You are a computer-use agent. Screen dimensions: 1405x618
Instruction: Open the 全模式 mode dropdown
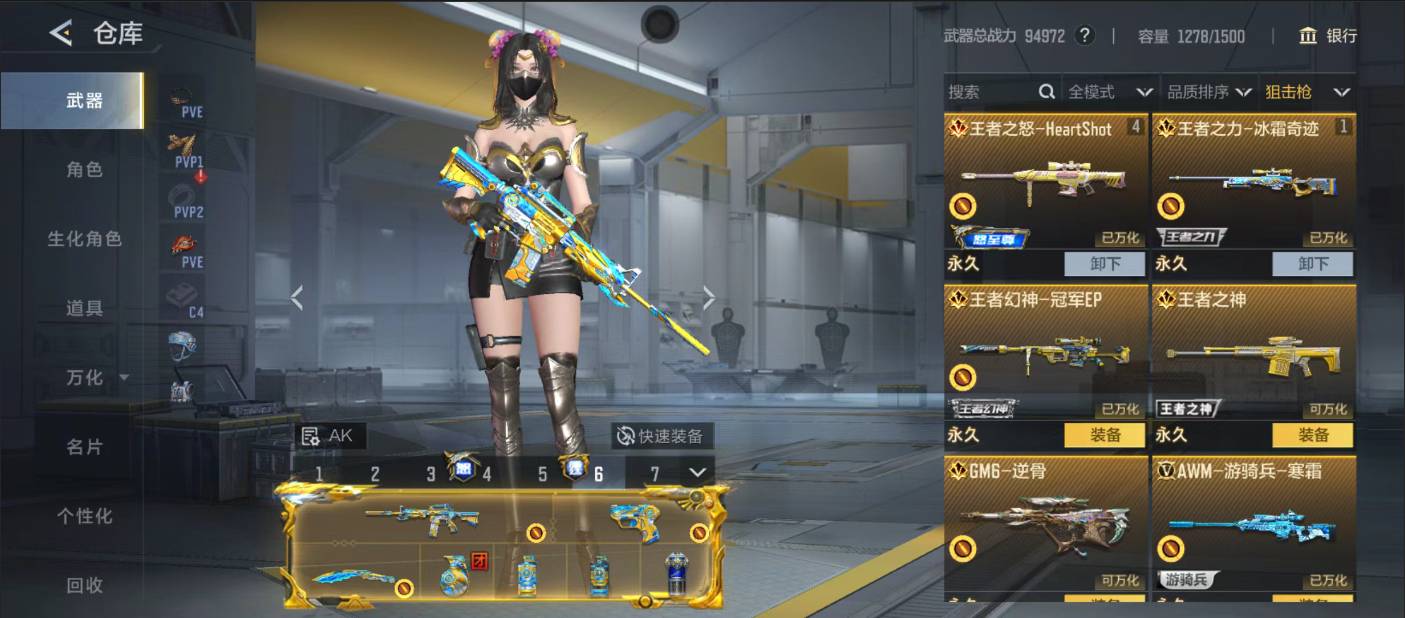click(x=1109, y=92)
